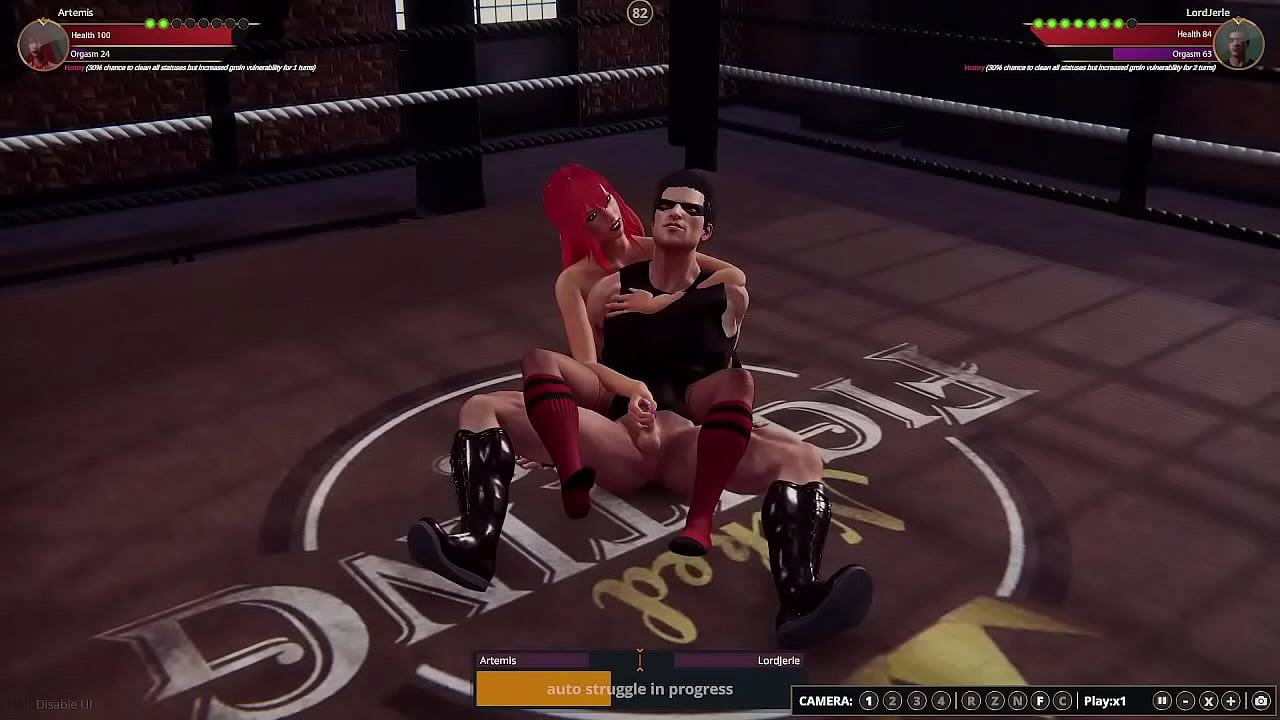The height and width of the screenshot is (720, 1280).
Task: Switch to camera 1
Action: [x=868, y=701]
